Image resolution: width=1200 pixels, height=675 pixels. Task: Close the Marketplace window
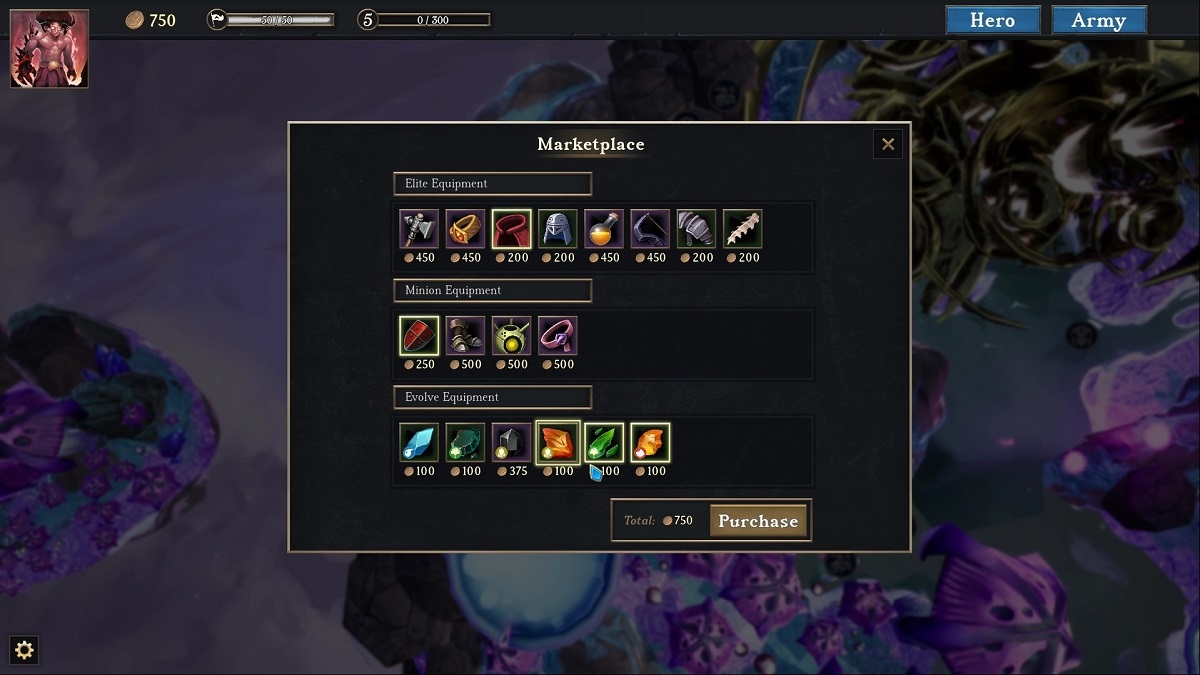click(887, 144)
